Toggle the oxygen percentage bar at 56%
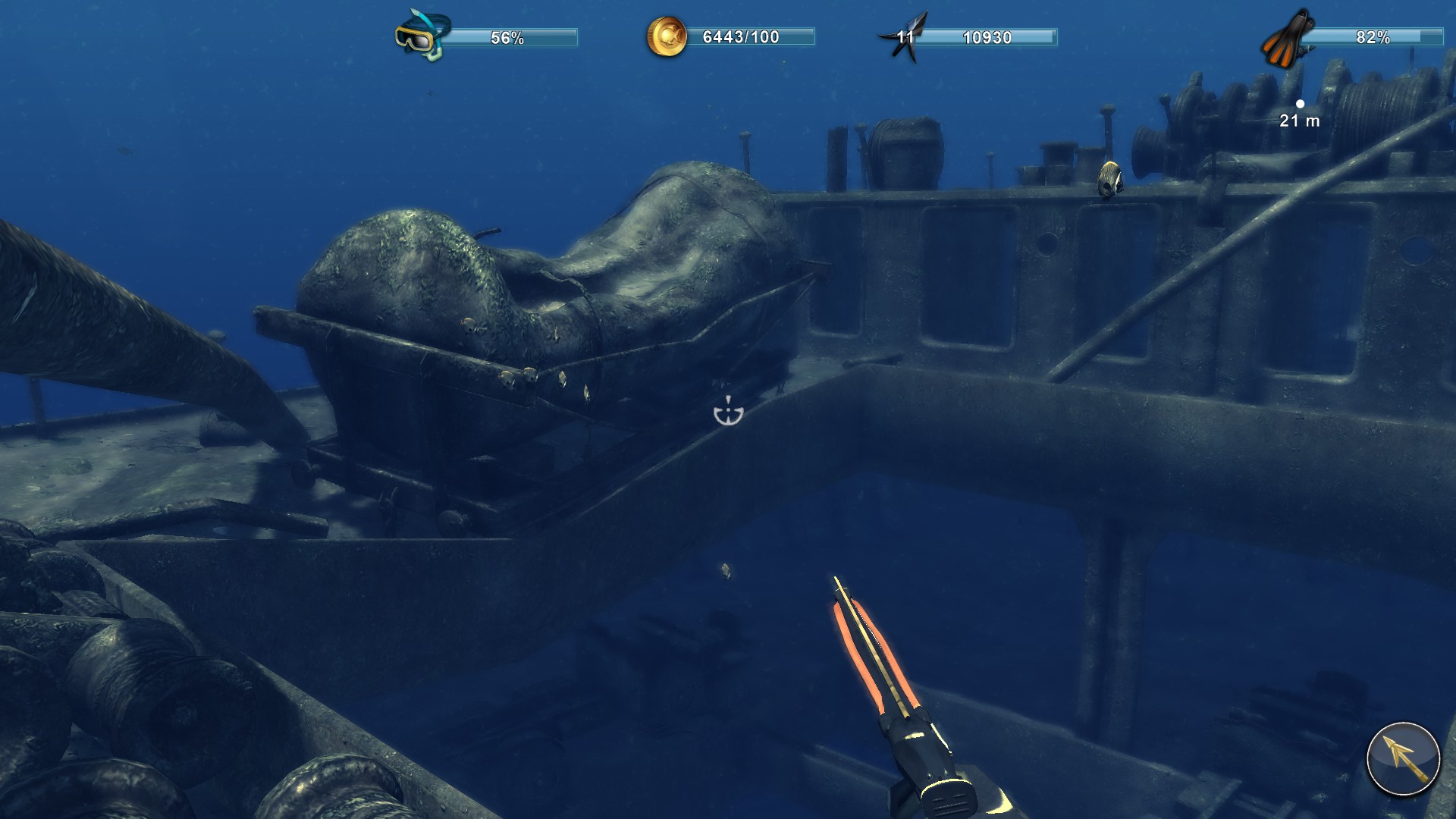Viewport: 1456px width, 819px height. pos(505,35)
